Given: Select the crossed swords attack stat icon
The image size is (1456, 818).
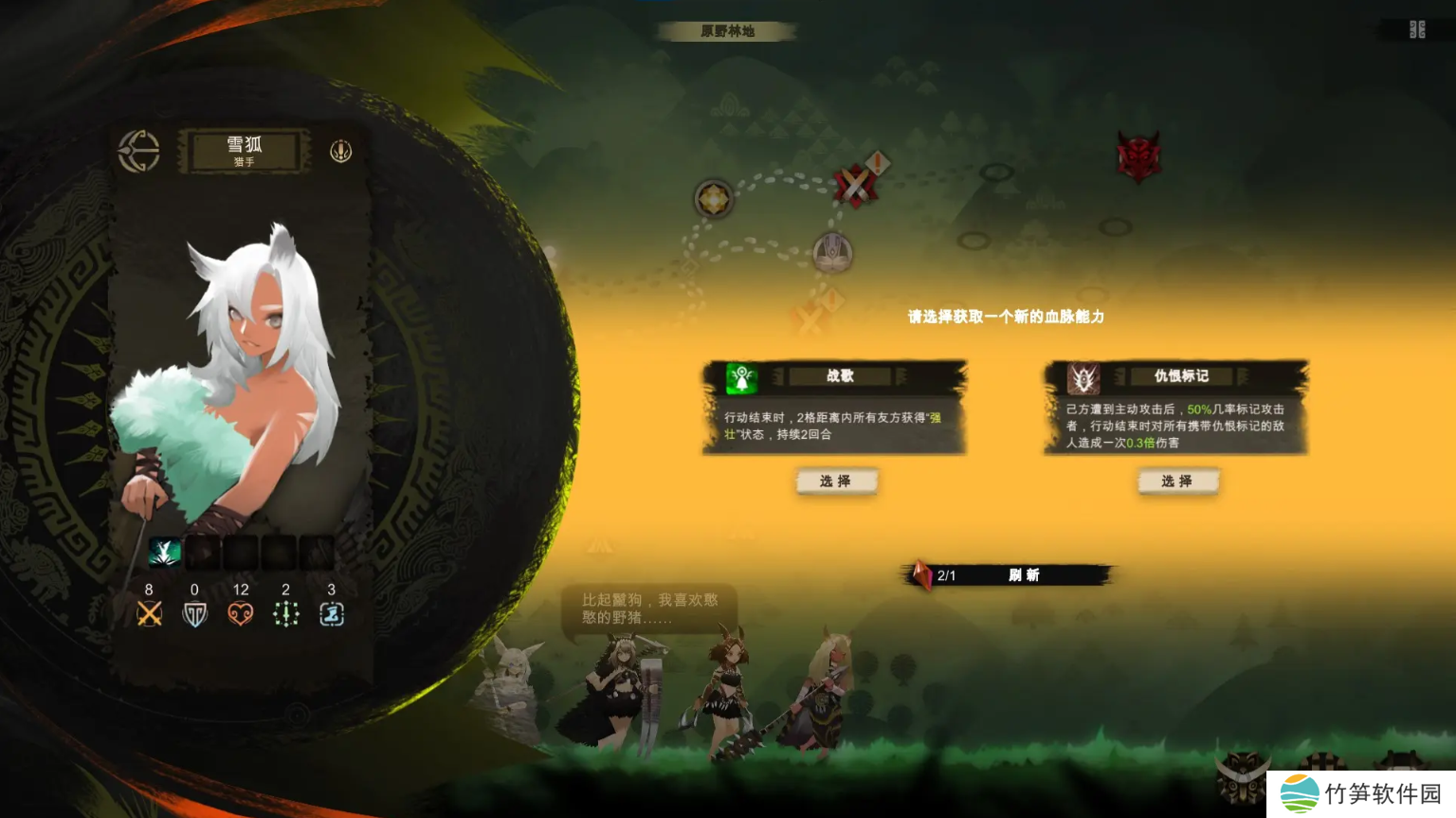Looking at the screenshot, I should point(149,614).
